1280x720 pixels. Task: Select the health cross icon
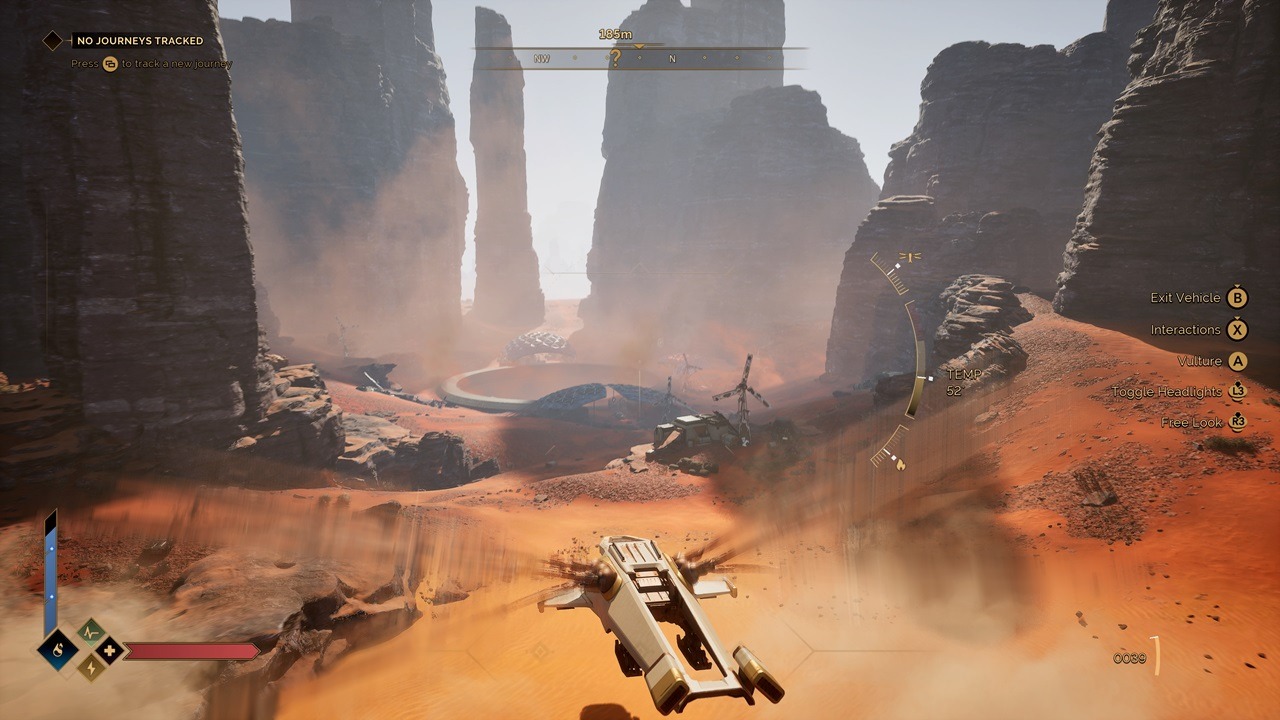click(110, 650)
